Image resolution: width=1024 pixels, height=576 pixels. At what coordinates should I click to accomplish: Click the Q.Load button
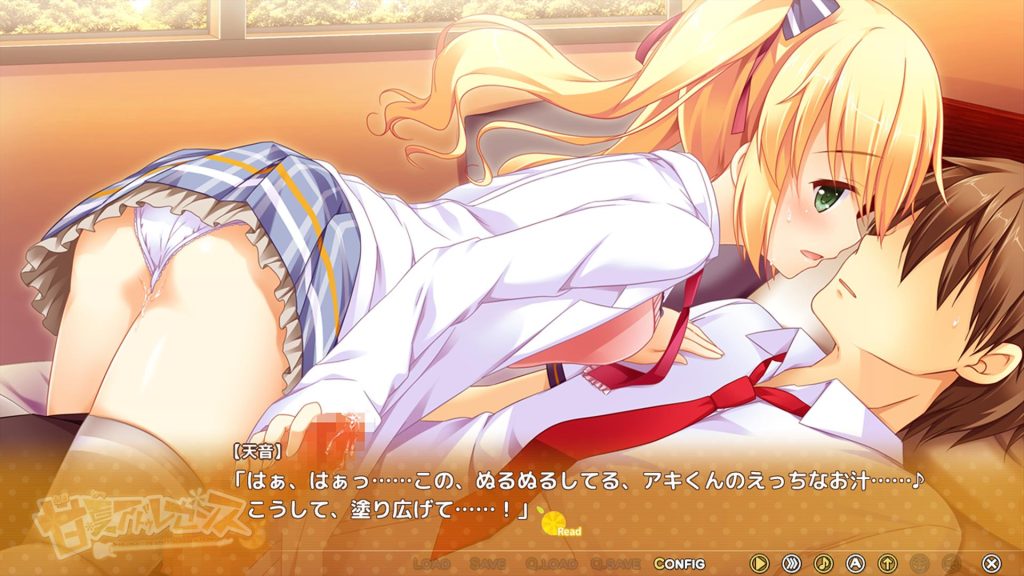pos(549,564)
